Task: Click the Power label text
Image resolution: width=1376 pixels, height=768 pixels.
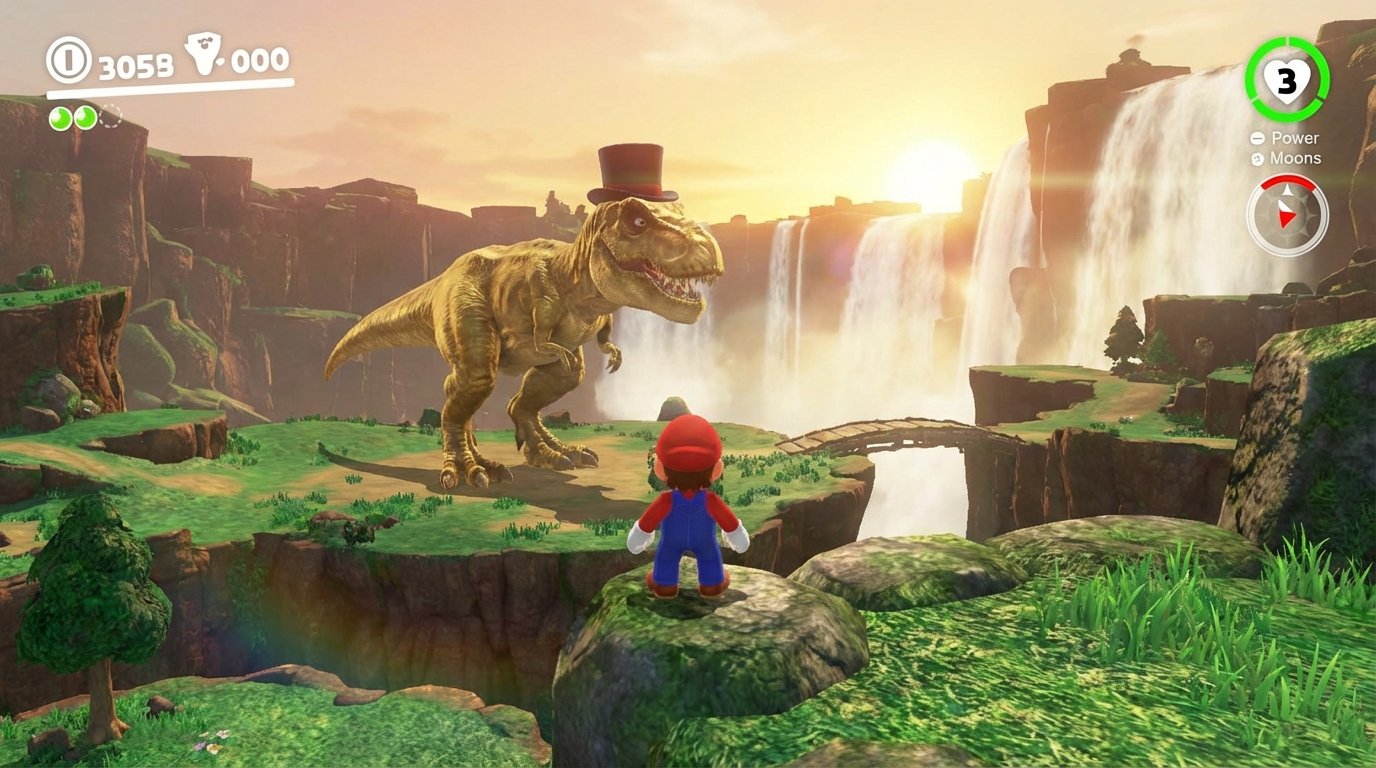Action: [1296, 139]
